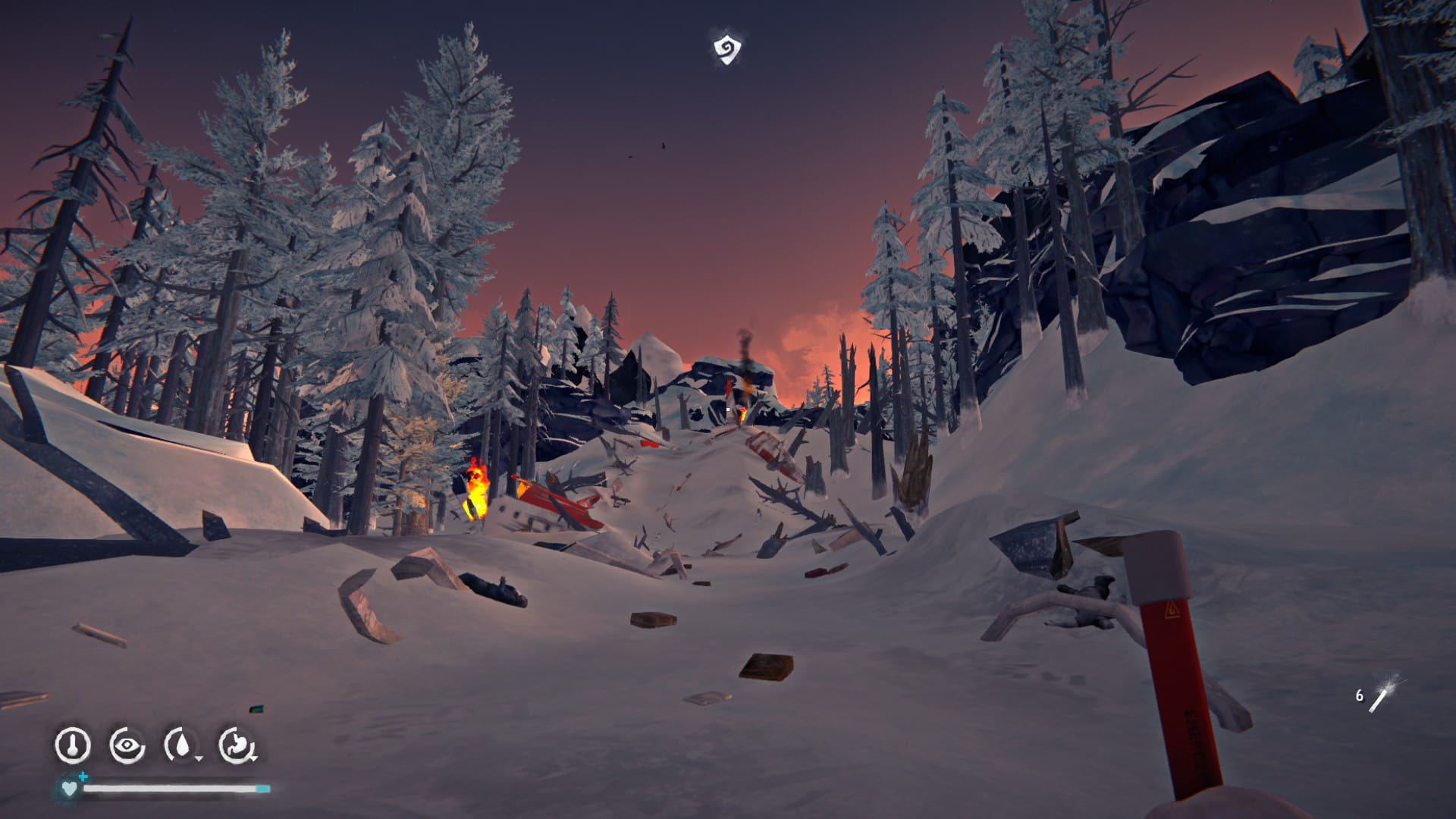This screenshot has height=819, width=1456.
Task: Click the spiral objective marker
Action: pyautogui.click(x=726, y=49)
